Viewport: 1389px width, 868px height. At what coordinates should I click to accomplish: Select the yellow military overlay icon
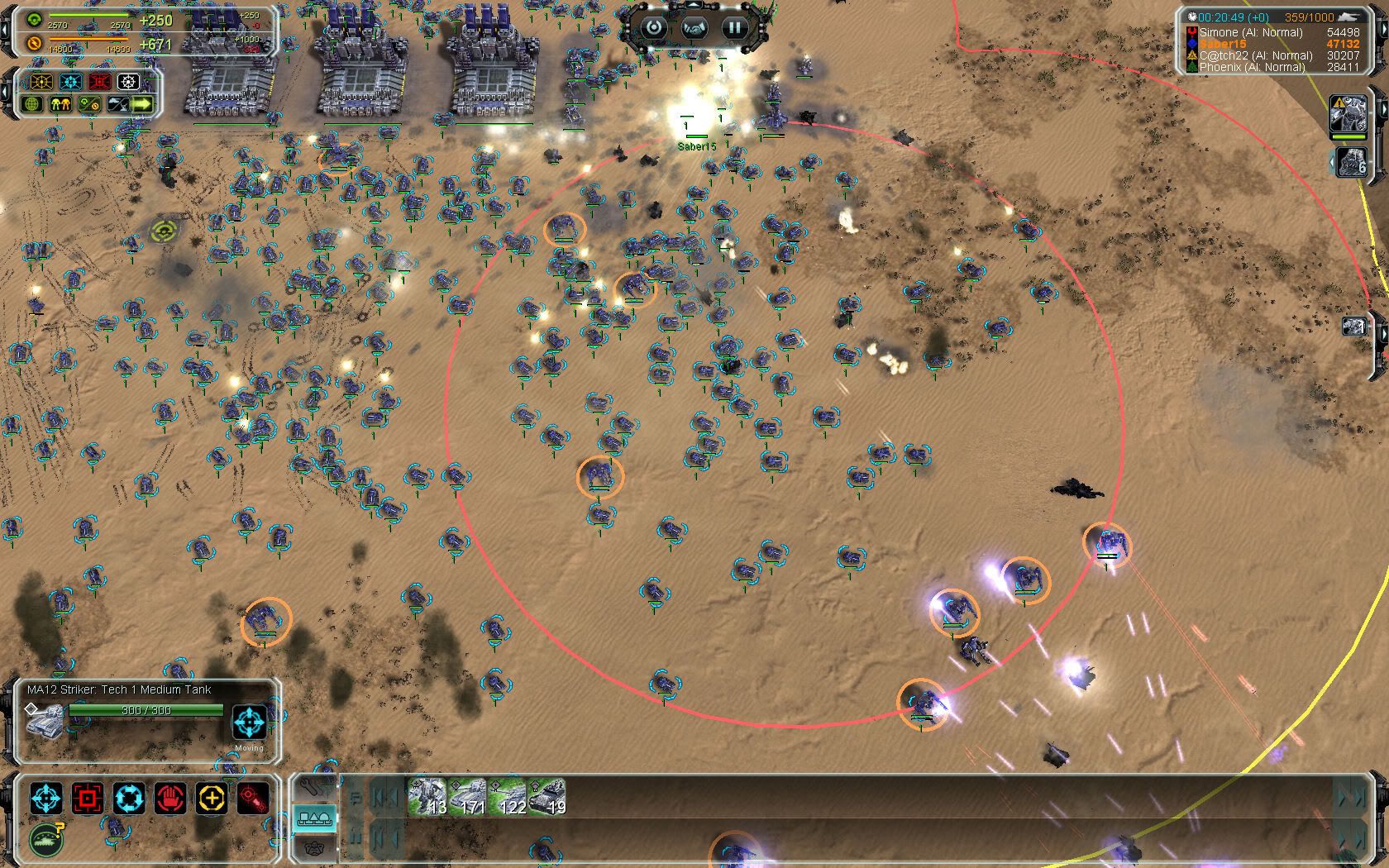click(41, 82)
